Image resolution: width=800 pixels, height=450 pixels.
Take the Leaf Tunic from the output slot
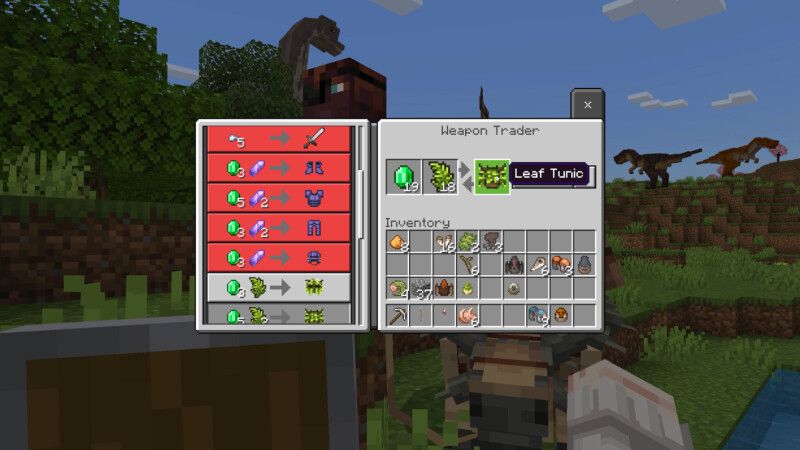[x=492, y=177]
